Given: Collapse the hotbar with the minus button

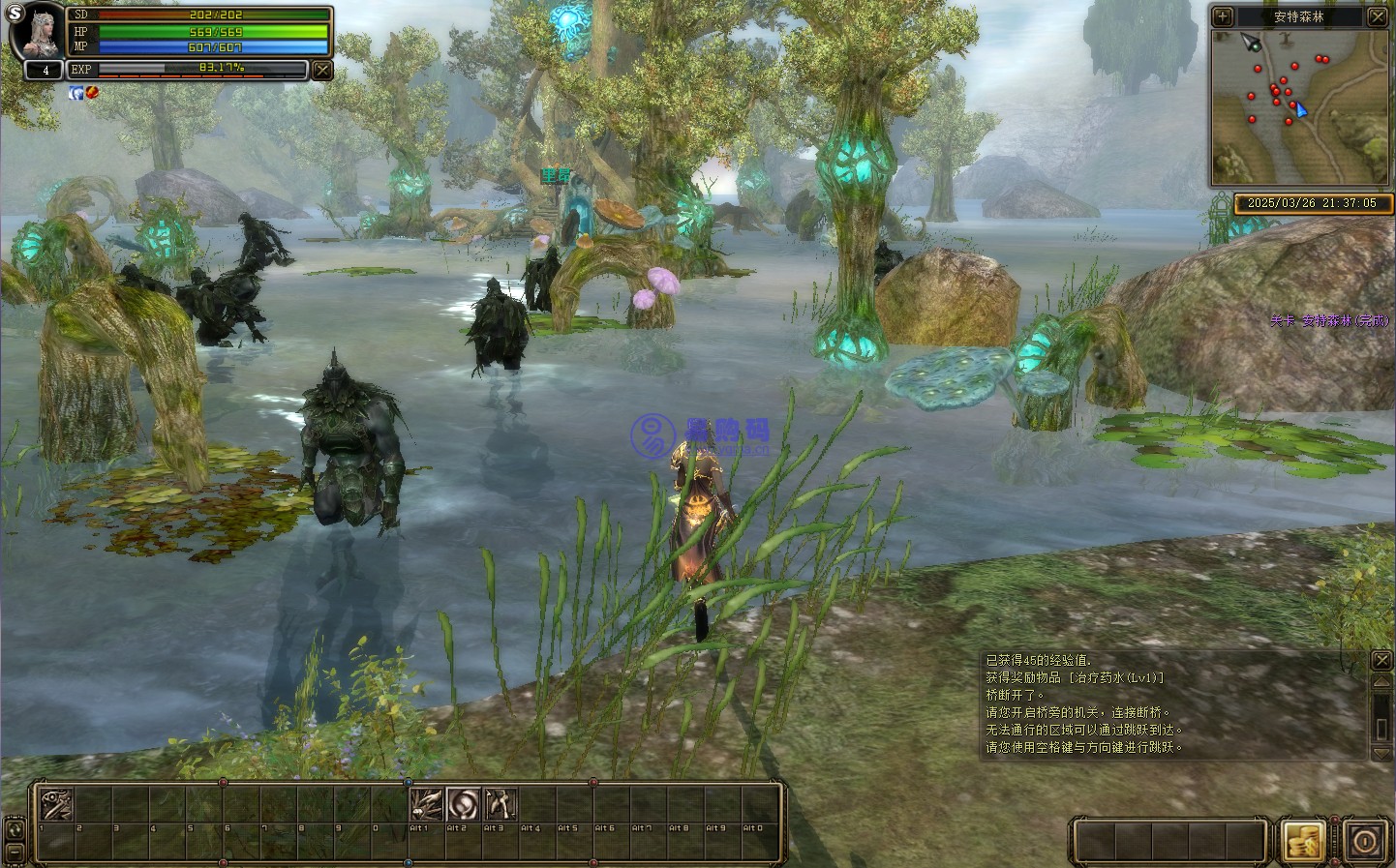Looking at the screenshot, I should (x=15, y=853).
